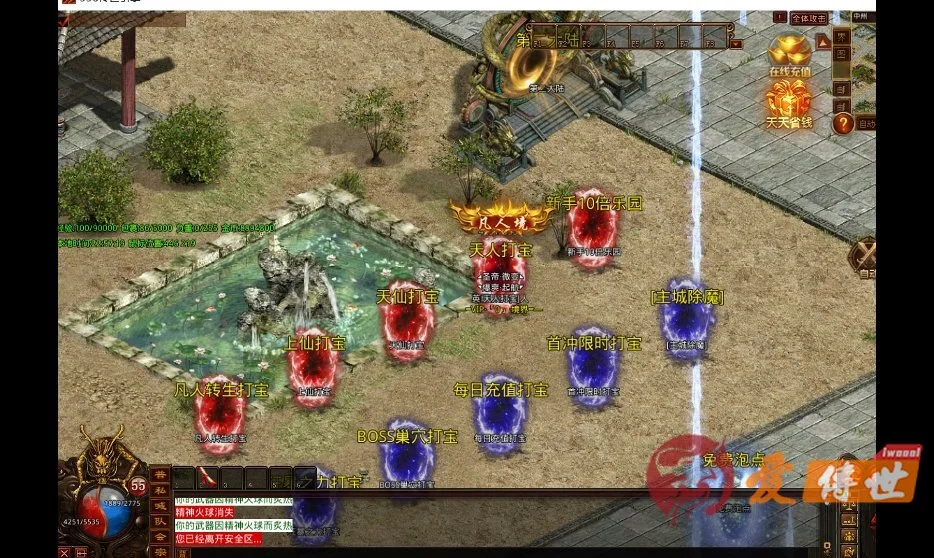Open the 在线充值 gold ingot recharge icon

pyautogui.click(x=789, y=53)
